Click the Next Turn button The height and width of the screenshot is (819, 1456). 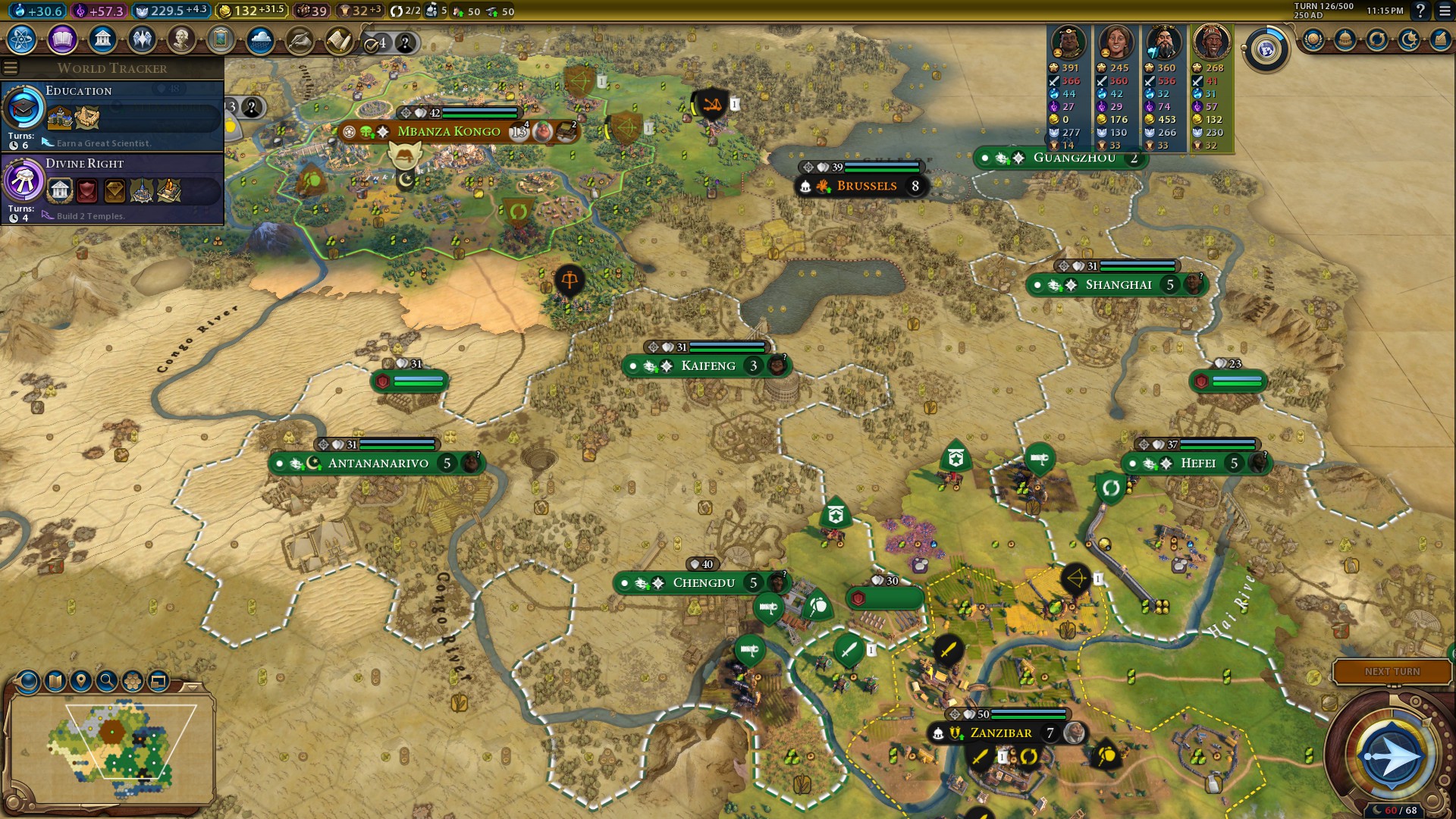coord(1392,672)
